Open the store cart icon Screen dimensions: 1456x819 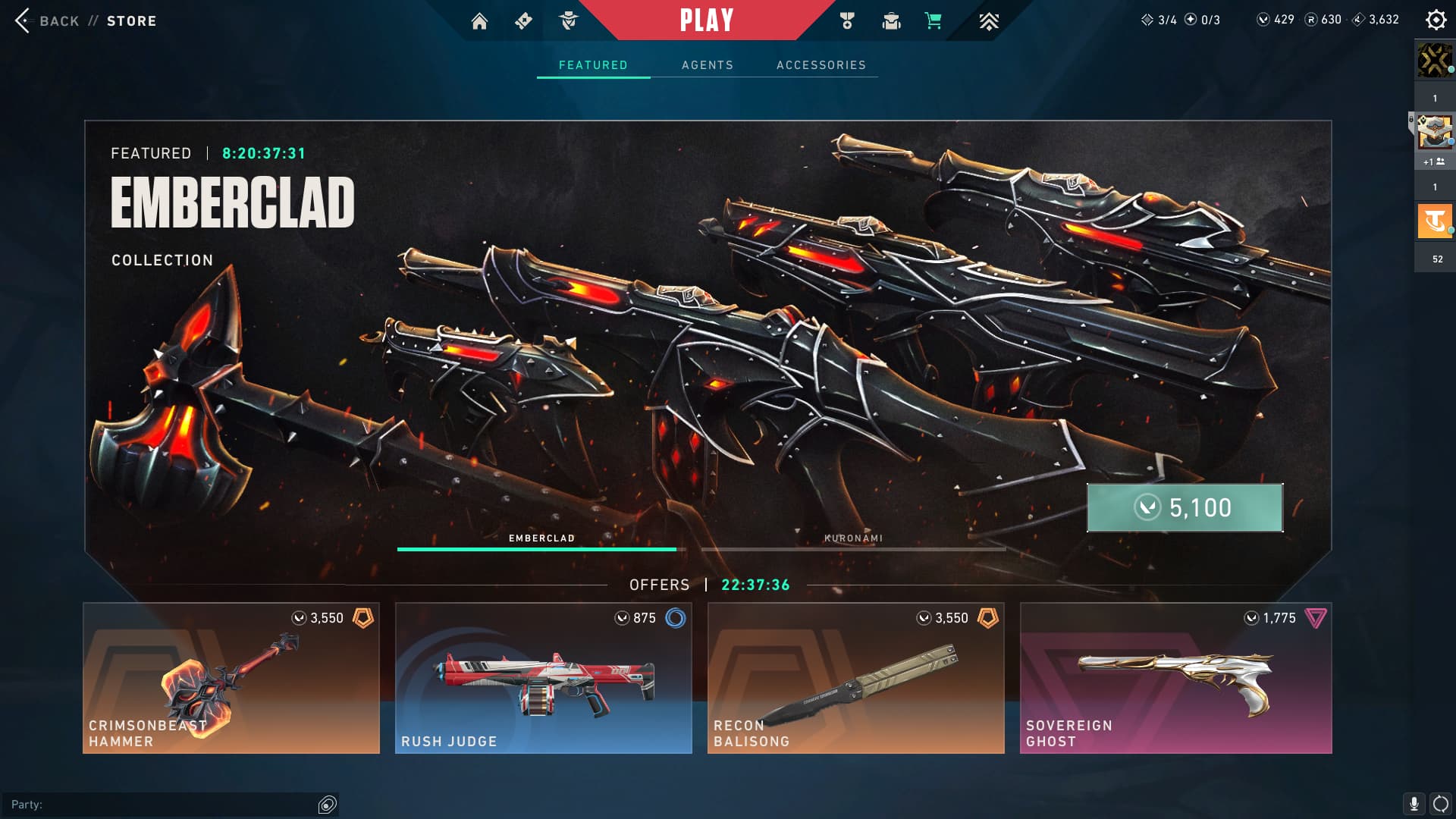pyautogui.click(x=933, y=21)
